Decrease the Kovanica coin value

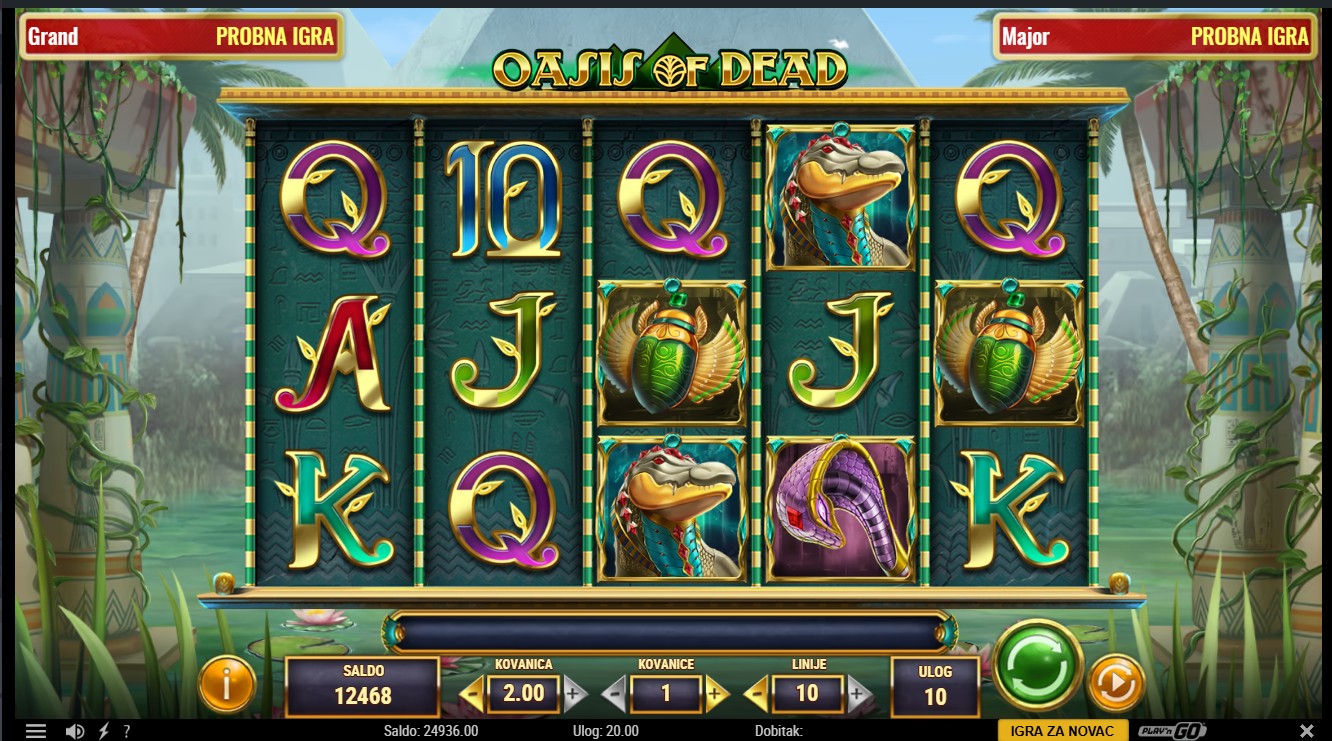click(x=471, y=693)
